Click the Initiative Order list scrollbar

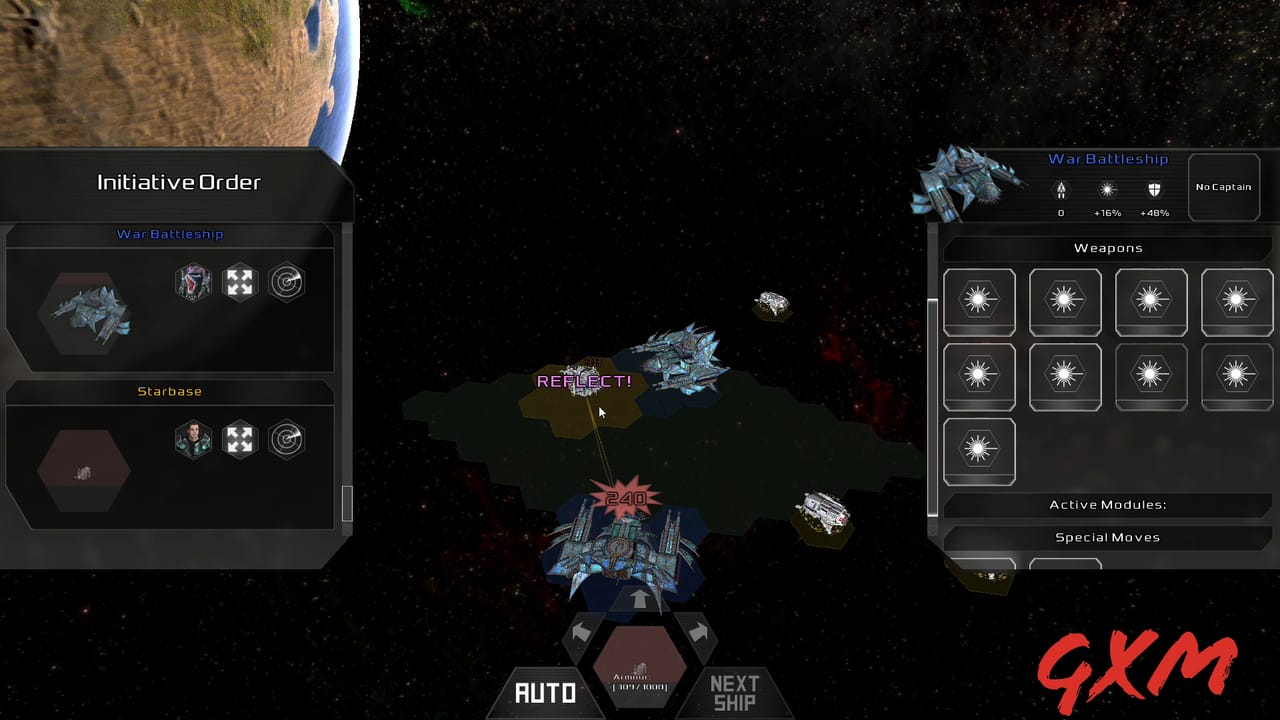(347, 503)
